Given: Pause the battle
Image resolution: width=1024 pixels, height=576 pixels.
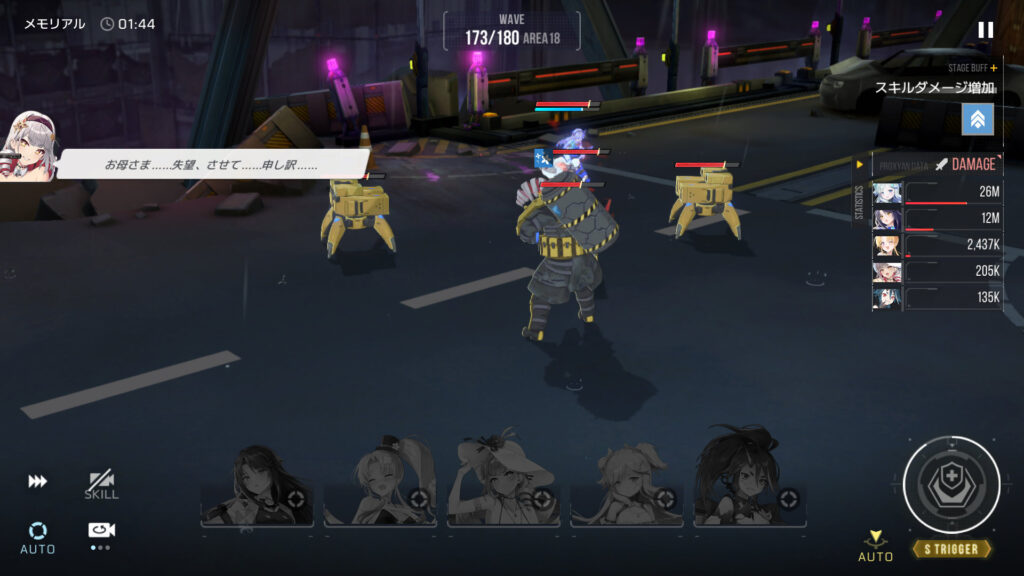Looking at the screenshot, I should tap(985, 30).
